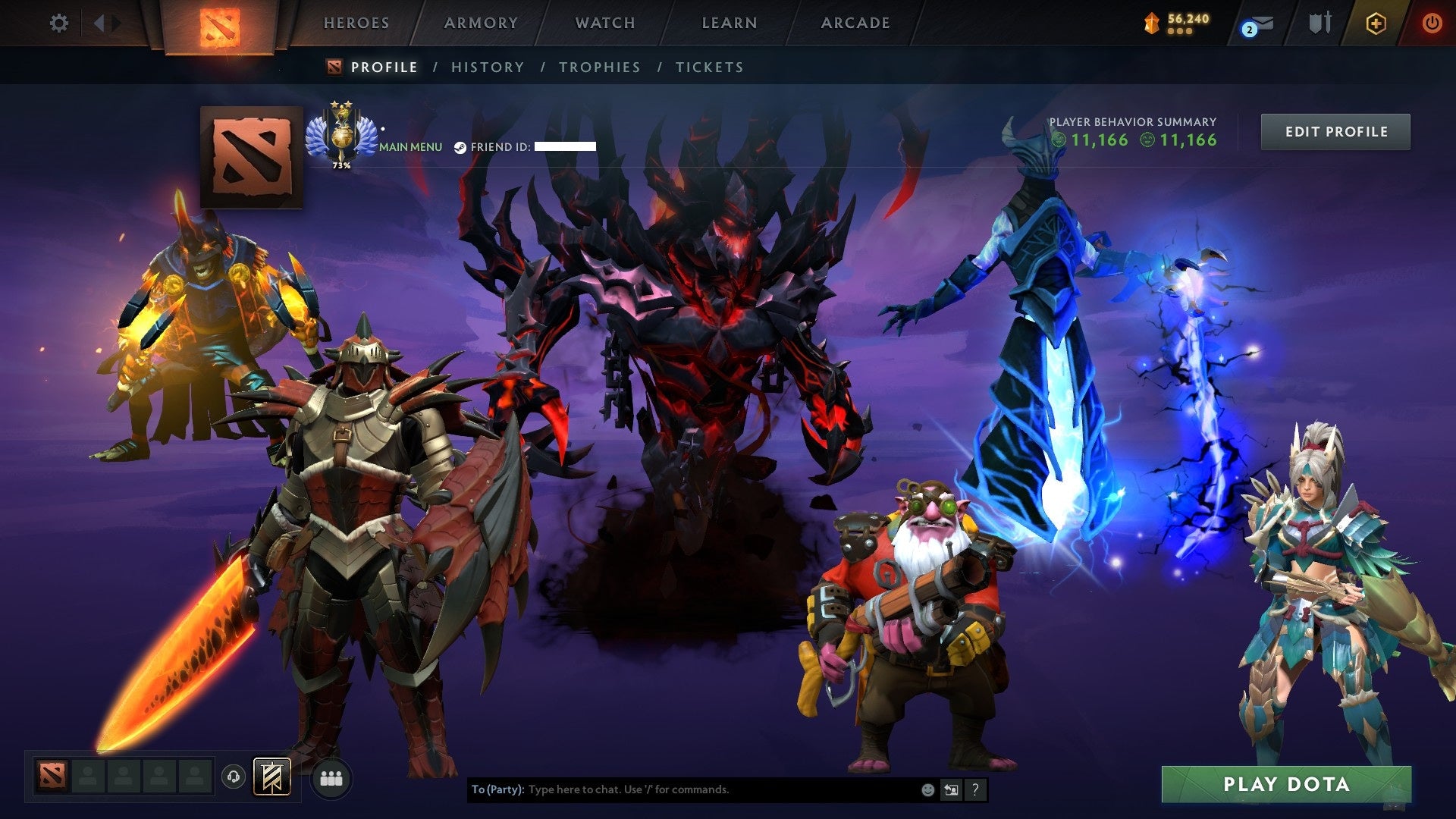Click EDIT PROFILE

1335,130
